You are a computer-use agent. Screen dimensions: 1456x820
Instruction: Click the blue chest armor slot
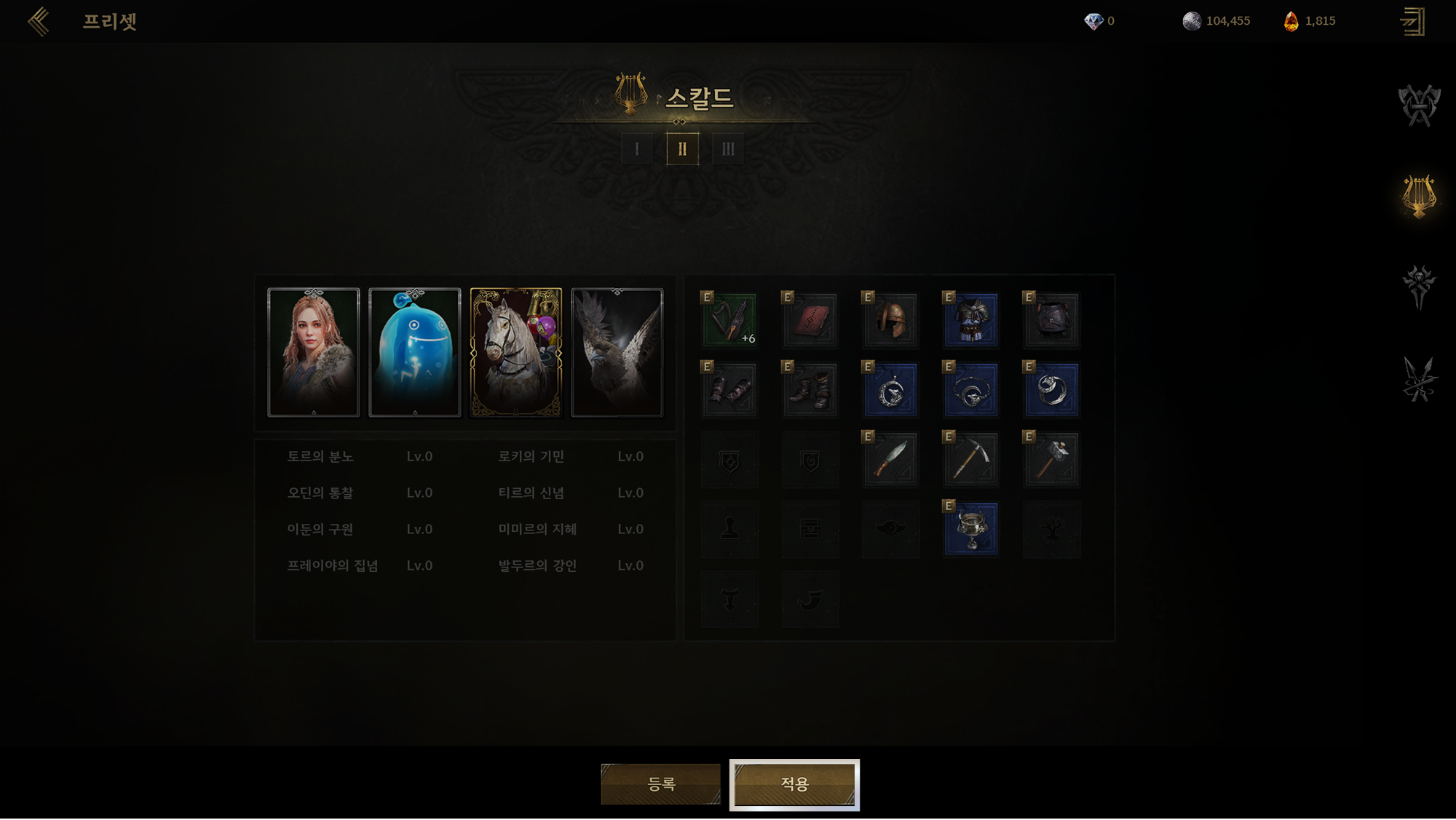971,320
